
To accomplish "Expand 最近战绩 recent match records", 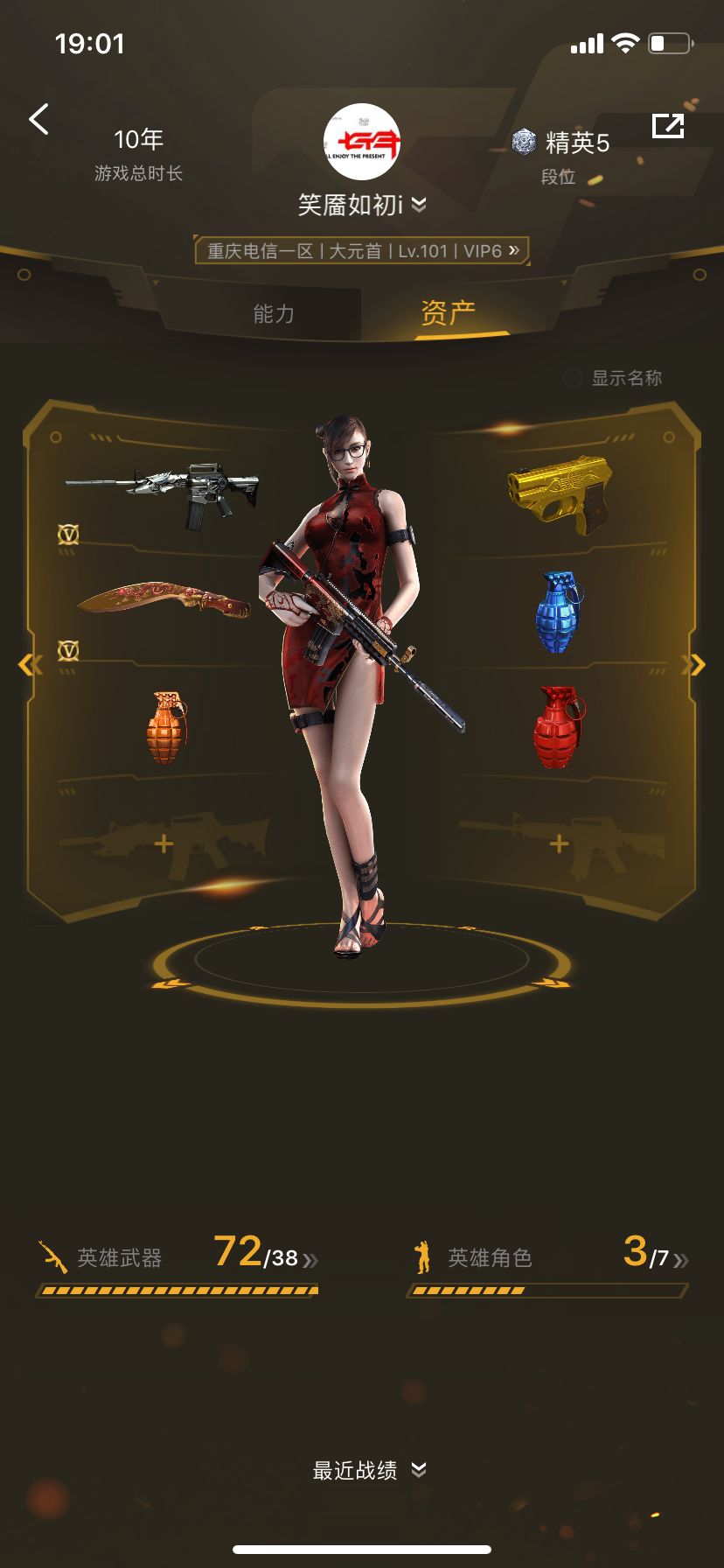I will tap(369, 1470).
